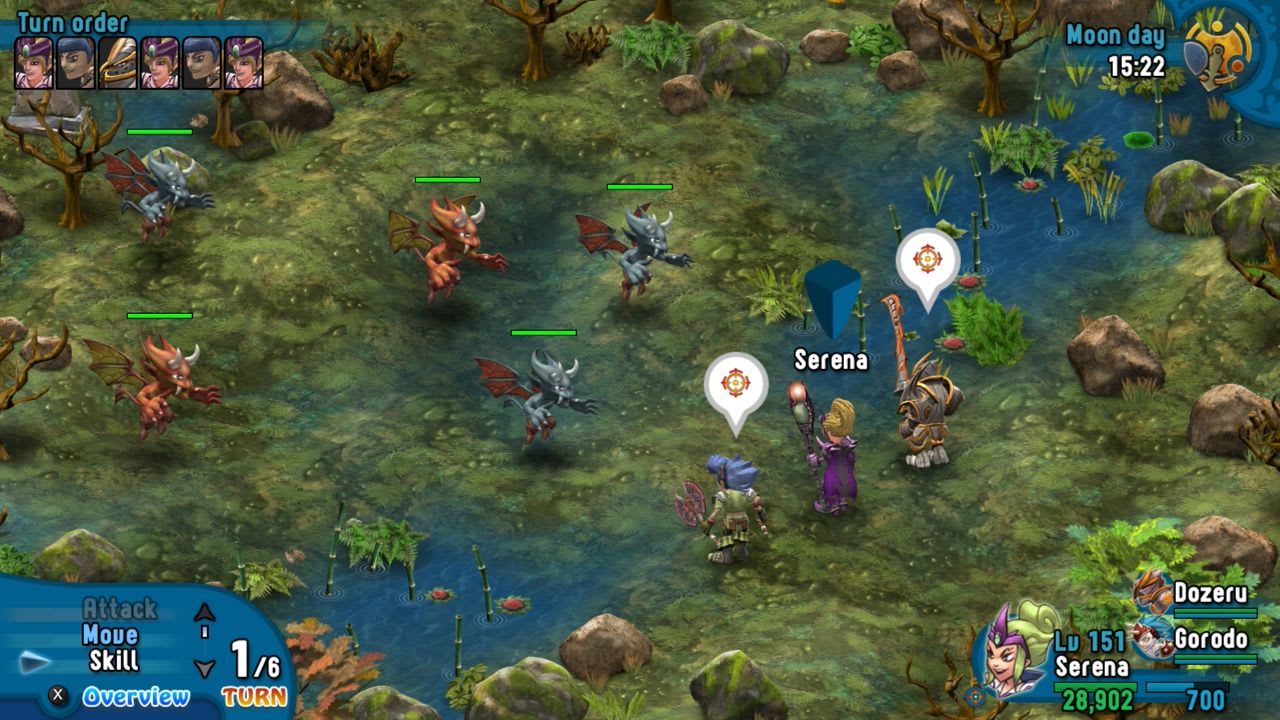Select Move from the action menu
The height and width of the screenshot is (720, 1280).
click(x=110, y=635)
